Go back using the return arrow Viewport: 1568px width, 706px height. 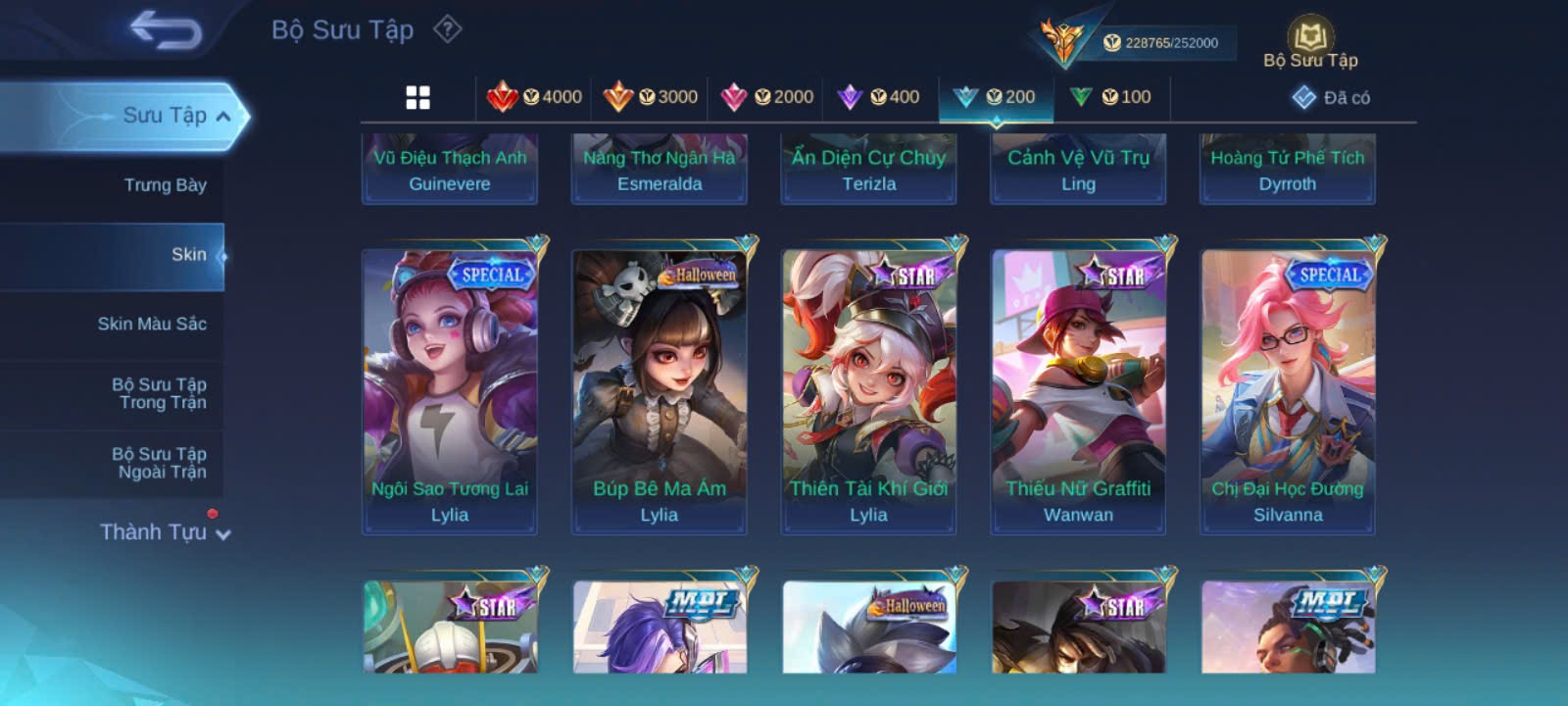pos(166,30)
